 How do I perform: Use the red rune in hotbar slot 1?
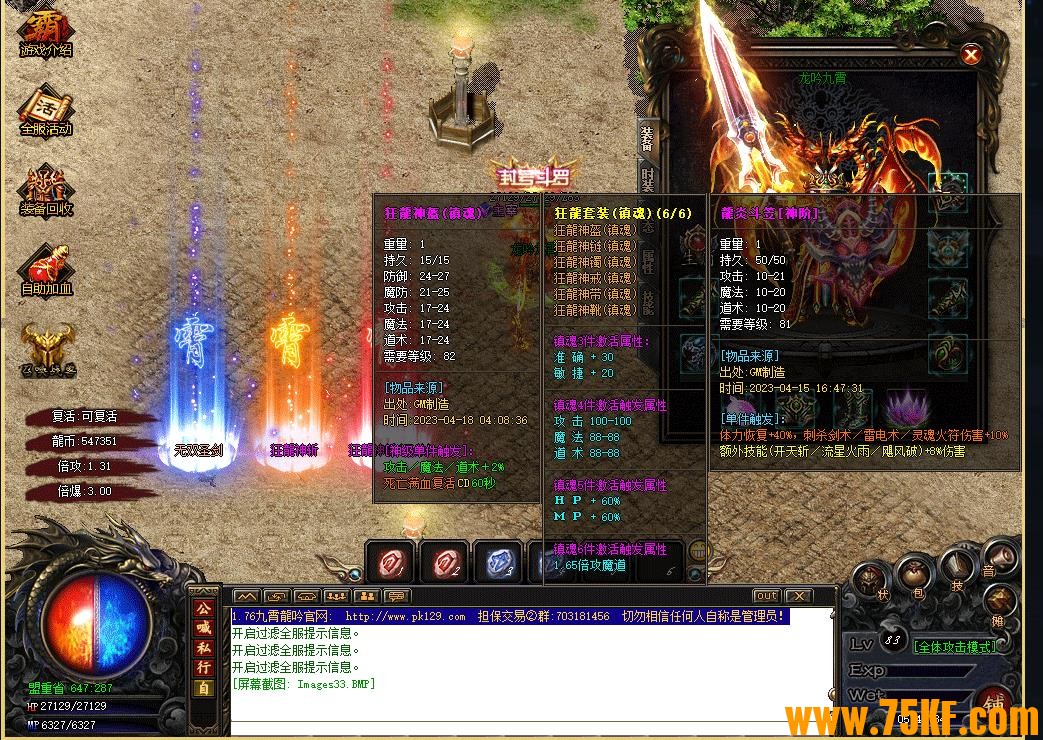pos(390,565)
